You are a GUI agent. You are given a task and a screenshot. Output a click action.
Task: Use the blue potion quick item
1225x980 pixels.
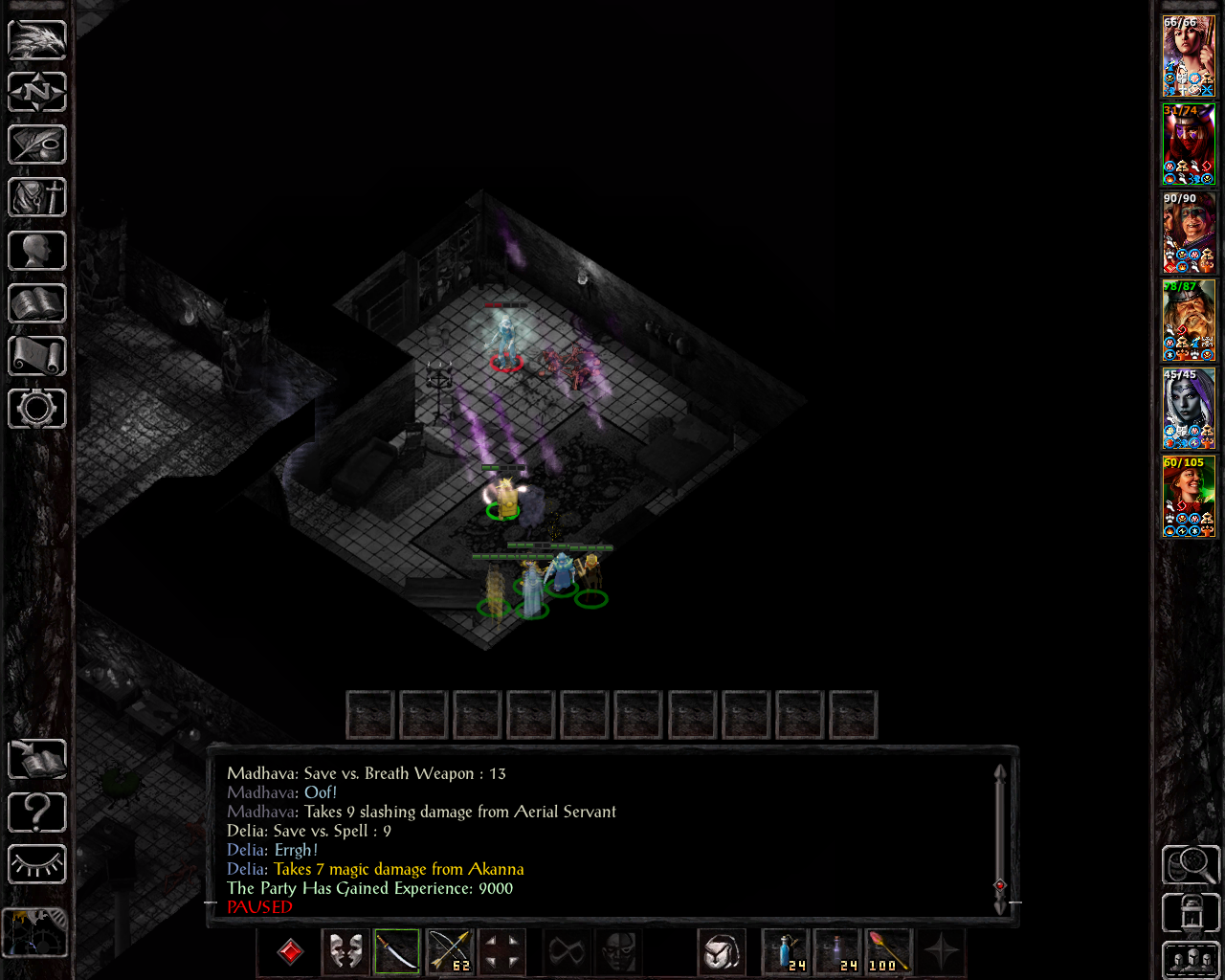pos(786,952)
